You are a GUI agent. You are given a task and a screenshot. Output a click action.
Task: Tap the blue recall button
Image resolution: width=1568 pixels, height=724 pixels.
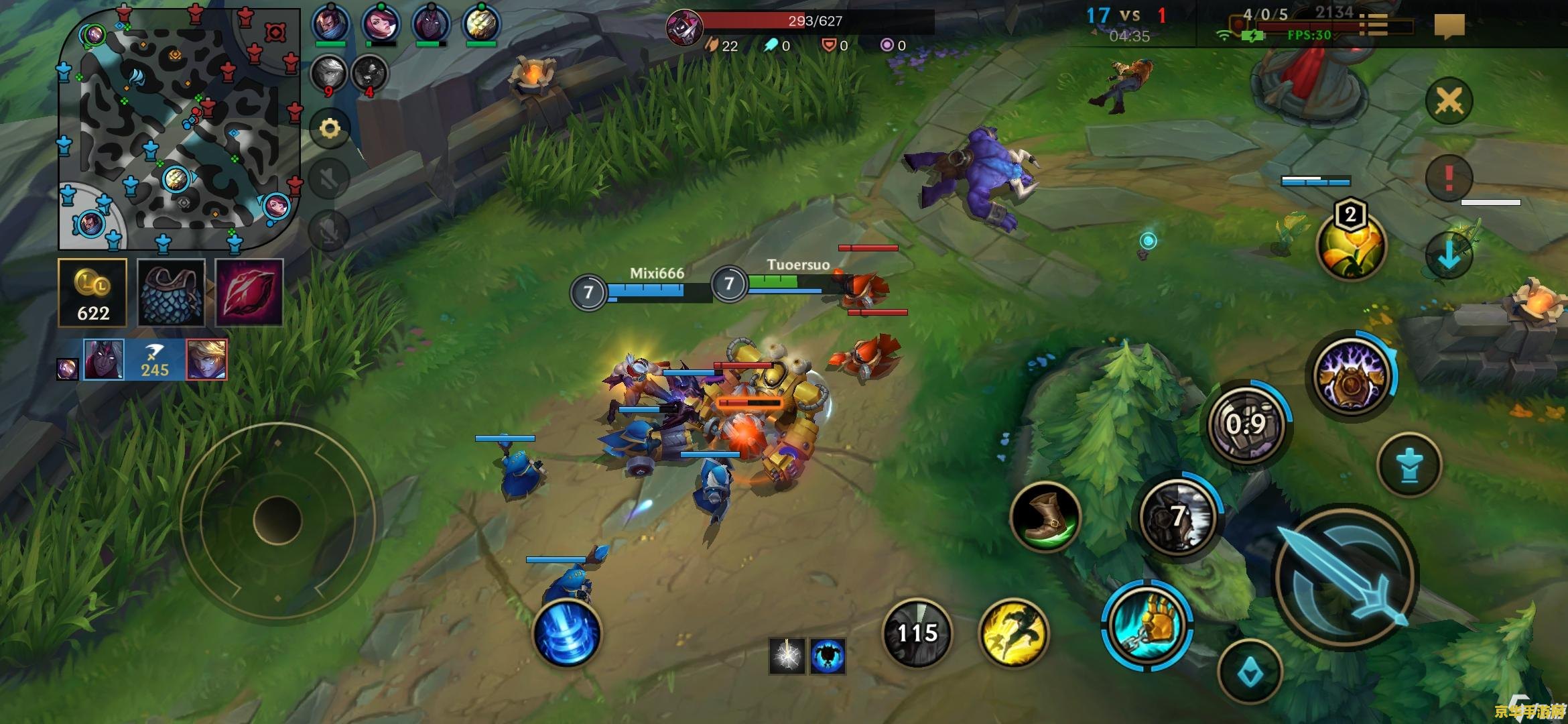(567, 633)
